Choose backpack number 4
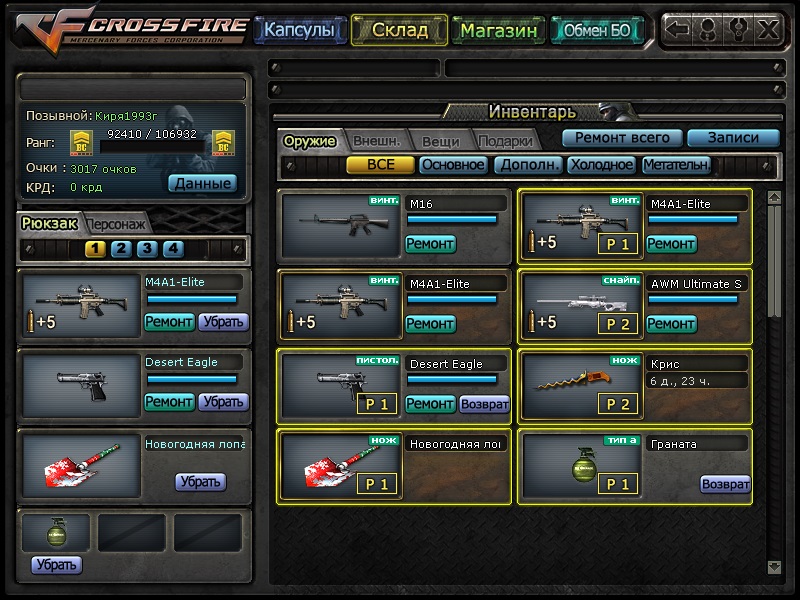800x600 pixels. pyautogui.click(x=172, y=249)
